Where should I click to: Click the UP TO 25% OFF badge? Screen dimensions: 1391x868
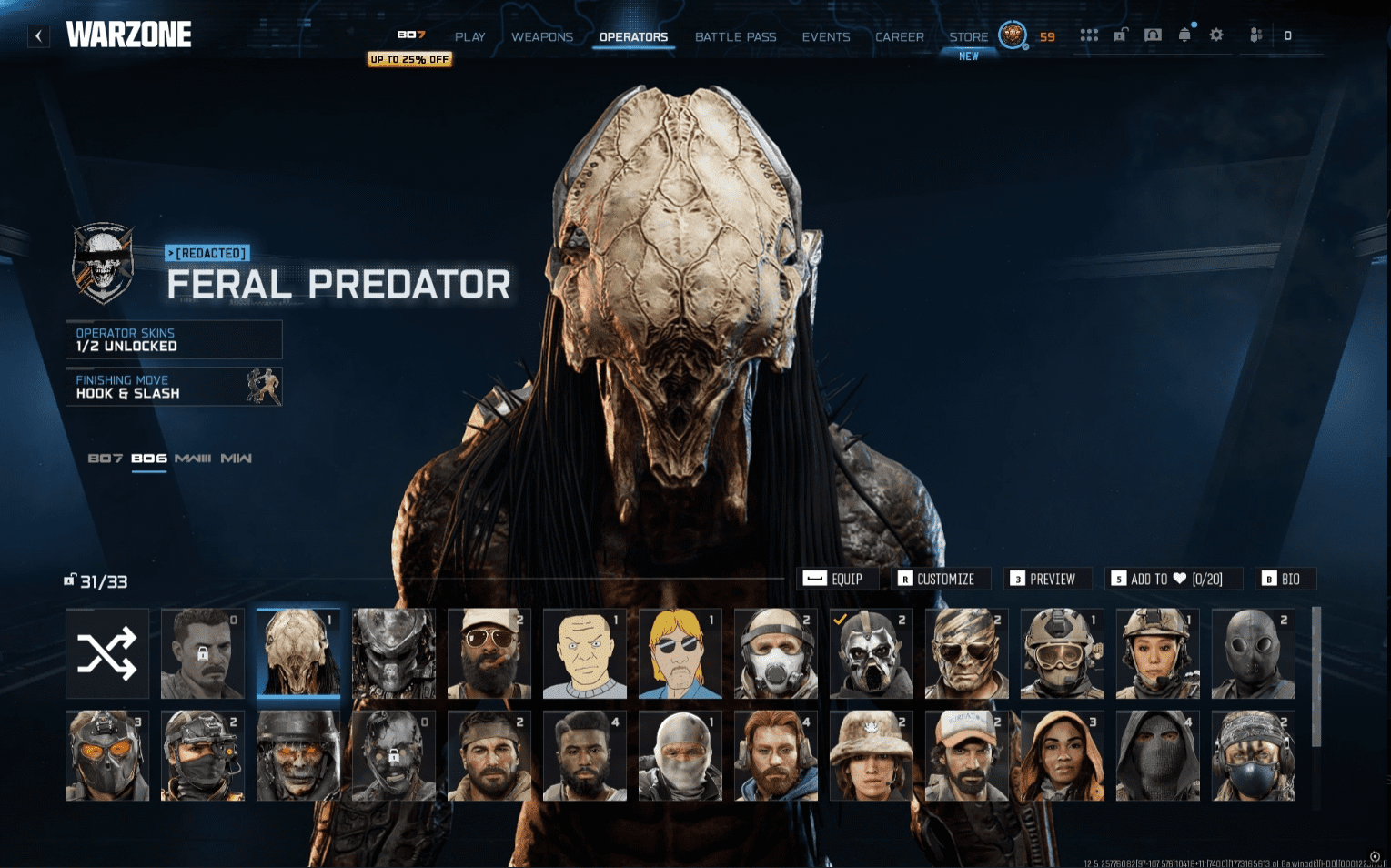pyautogui.click(x=409, y=58)
